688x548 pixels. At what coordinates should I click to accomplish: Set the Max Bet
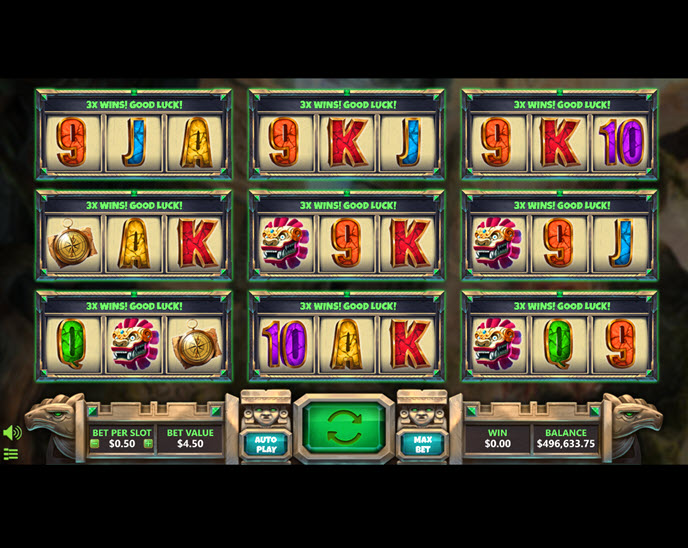tap(422, 441)
